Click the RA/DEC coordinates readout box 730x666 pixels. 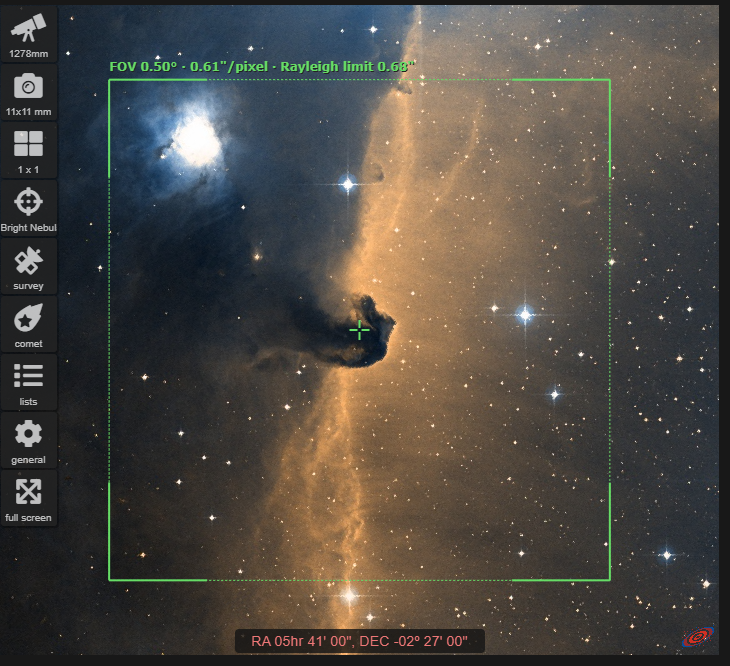click(359, 641)
